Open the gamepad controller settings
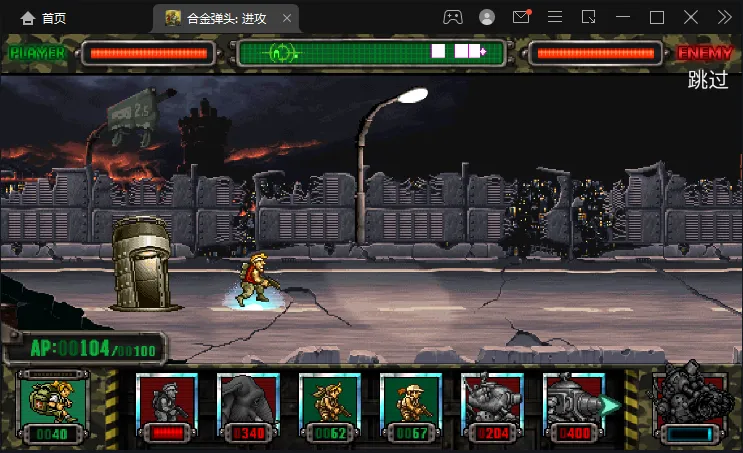The height and width of the screenshot is (453, 743). tap(453, 17)
